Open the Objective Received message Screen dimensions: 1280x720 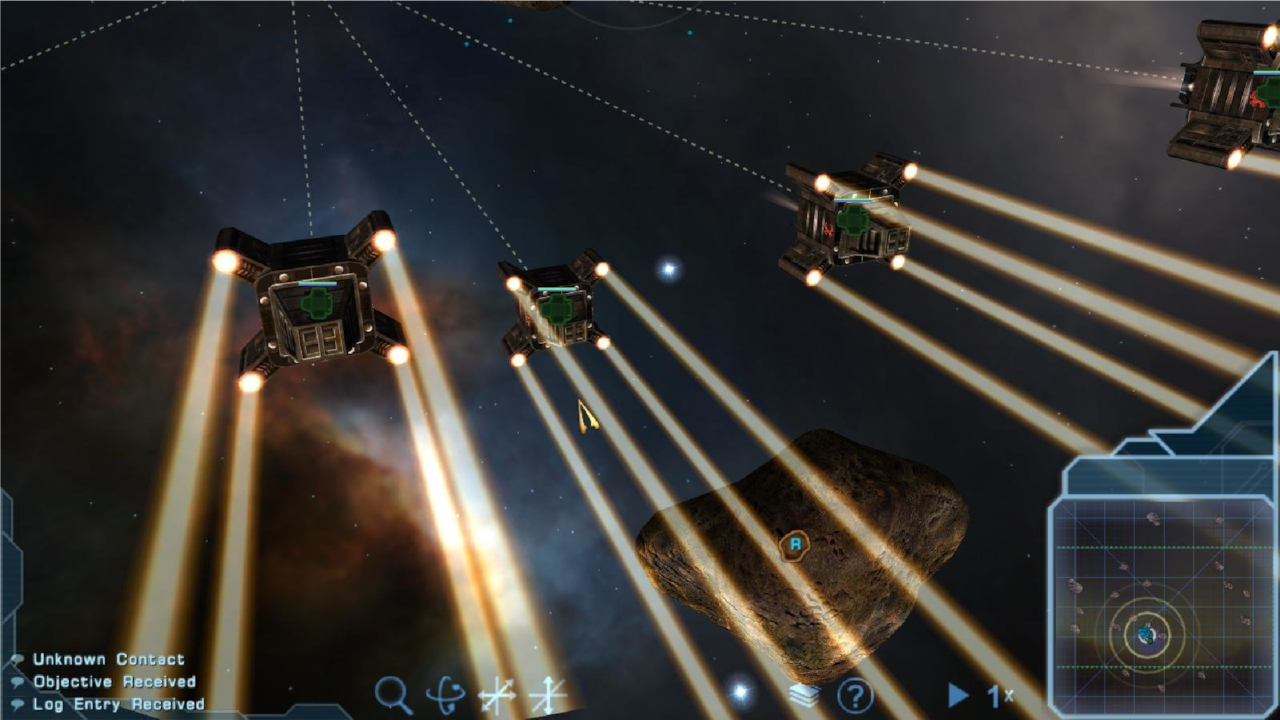click(114, 682)
